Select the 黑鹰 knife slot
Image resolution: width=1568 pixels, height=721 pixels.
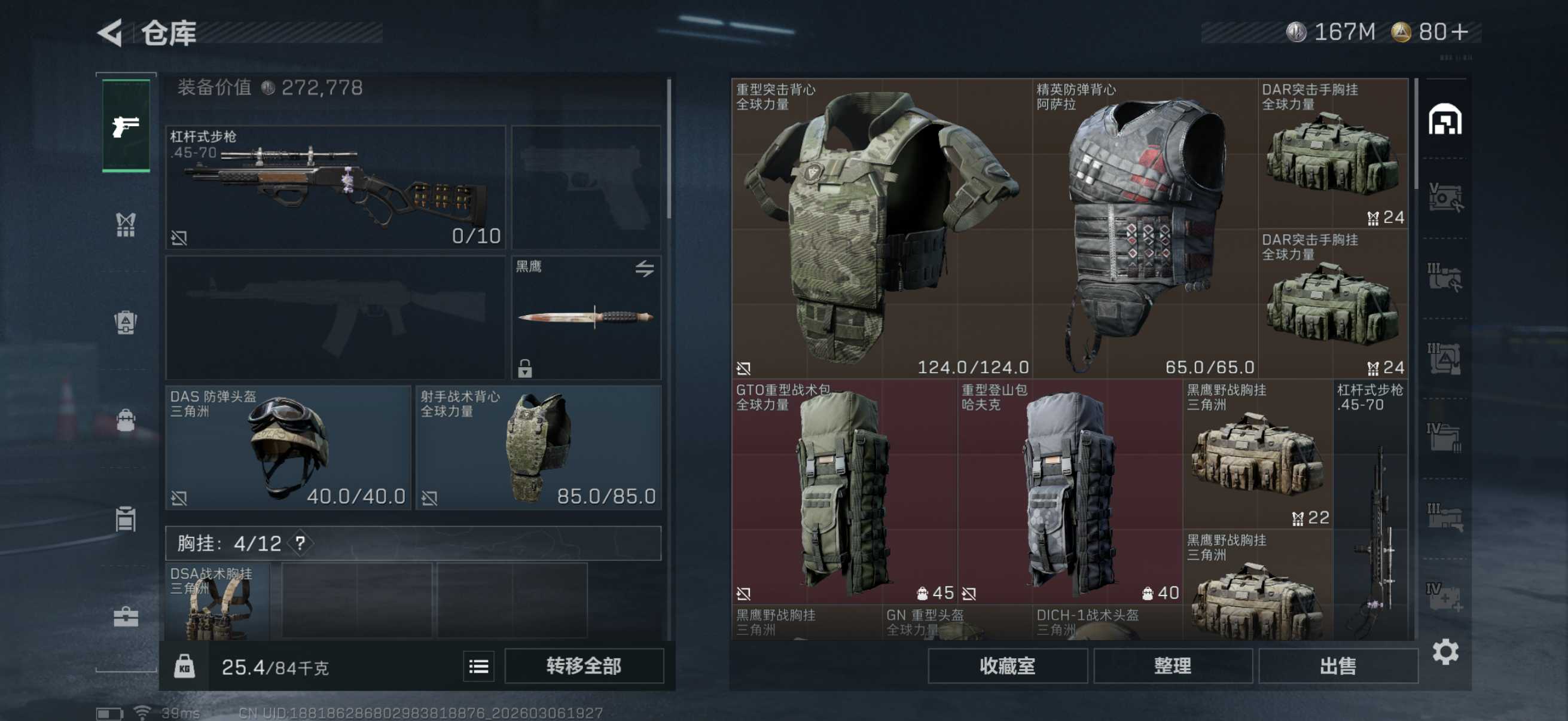[586, 317]
